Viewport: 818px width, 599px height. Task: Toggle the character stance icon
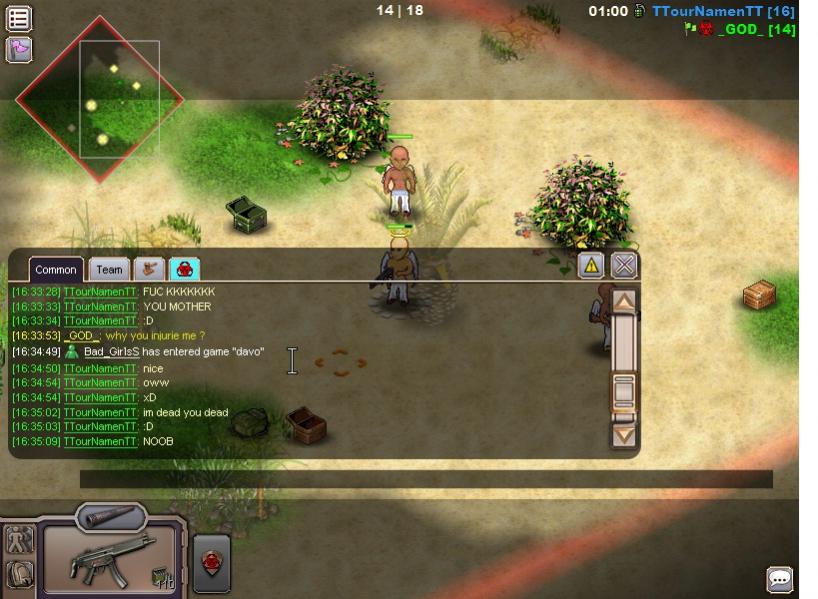19,540
